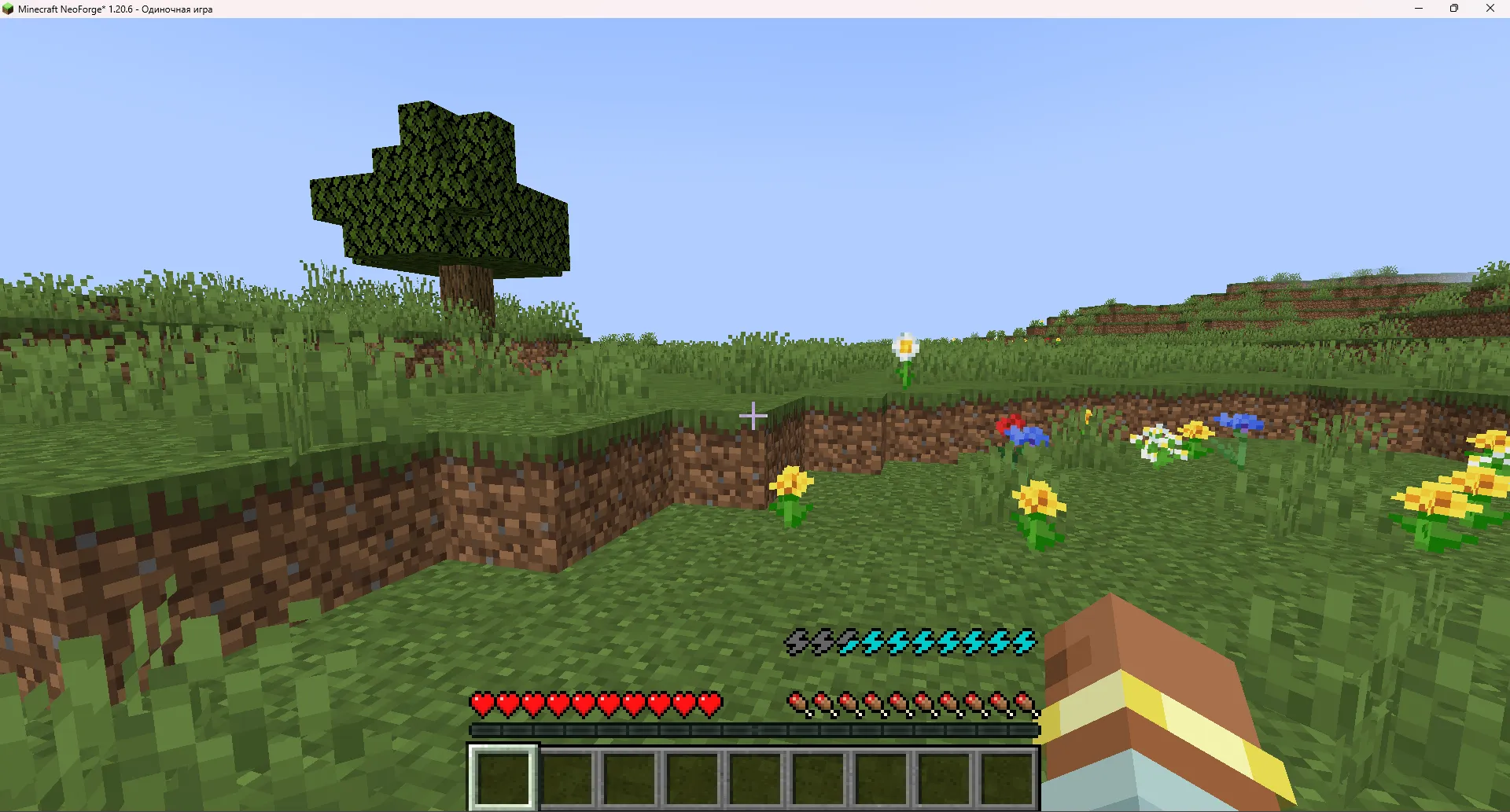
Task: Click the experience bar above the hotbar
Action: click(x=753, y=729)
